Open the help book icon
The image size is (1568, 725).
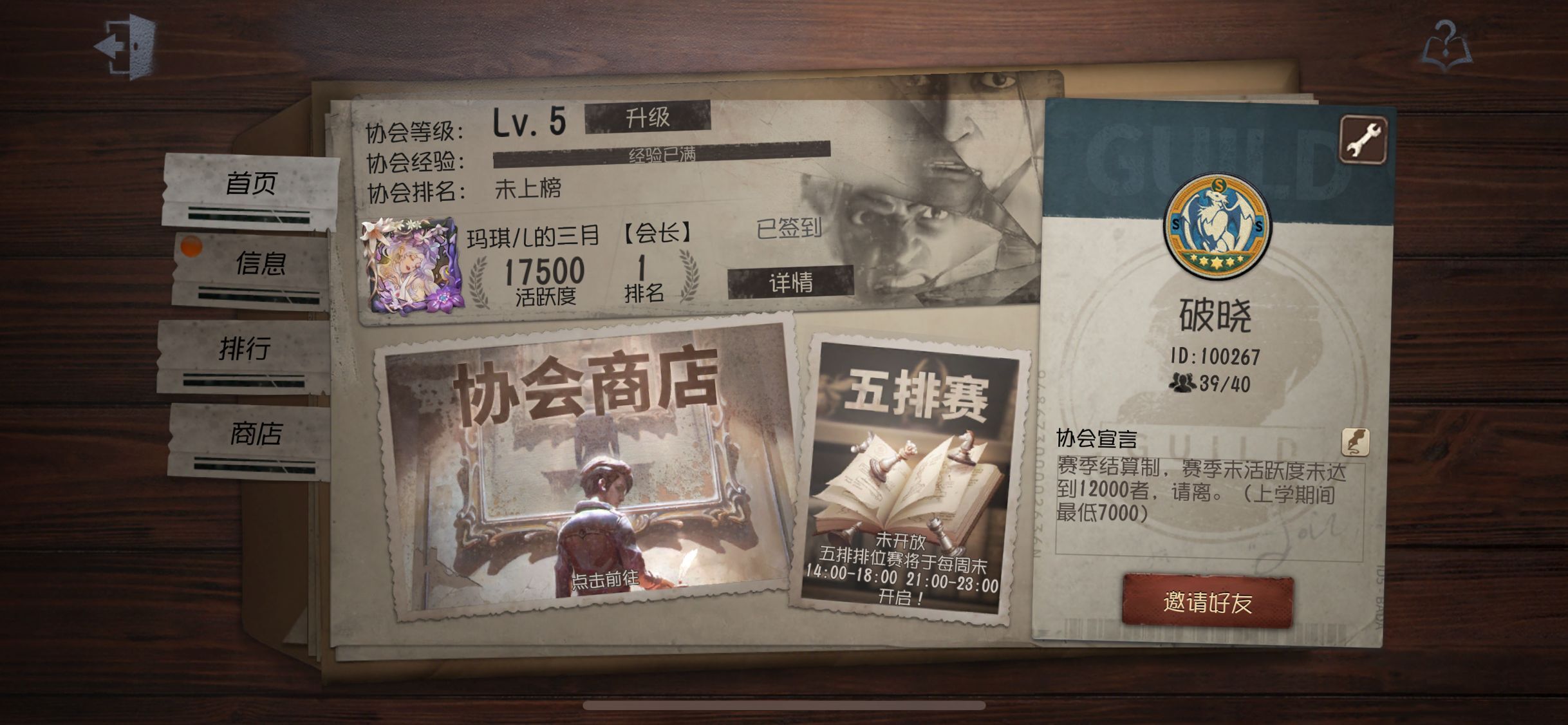click(1446, 45)
